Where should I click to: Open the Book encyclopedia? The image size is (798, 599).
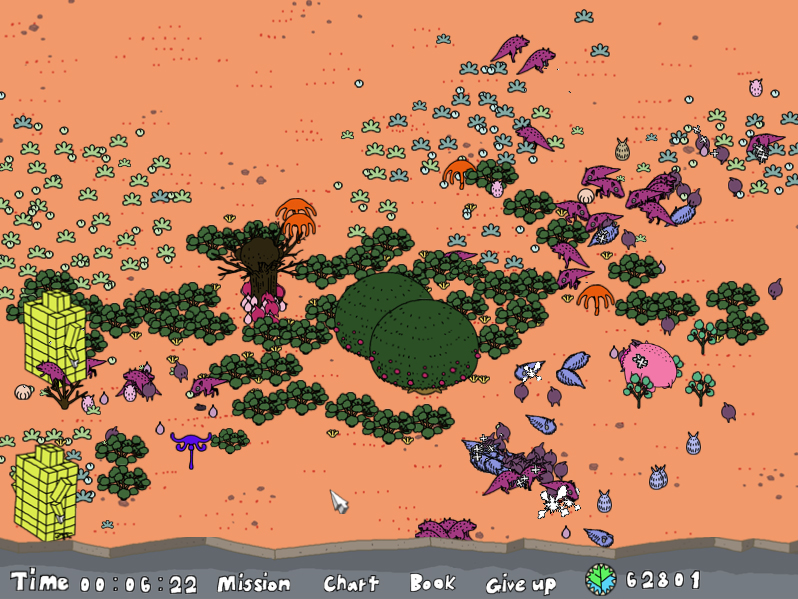tap(432, 583)
